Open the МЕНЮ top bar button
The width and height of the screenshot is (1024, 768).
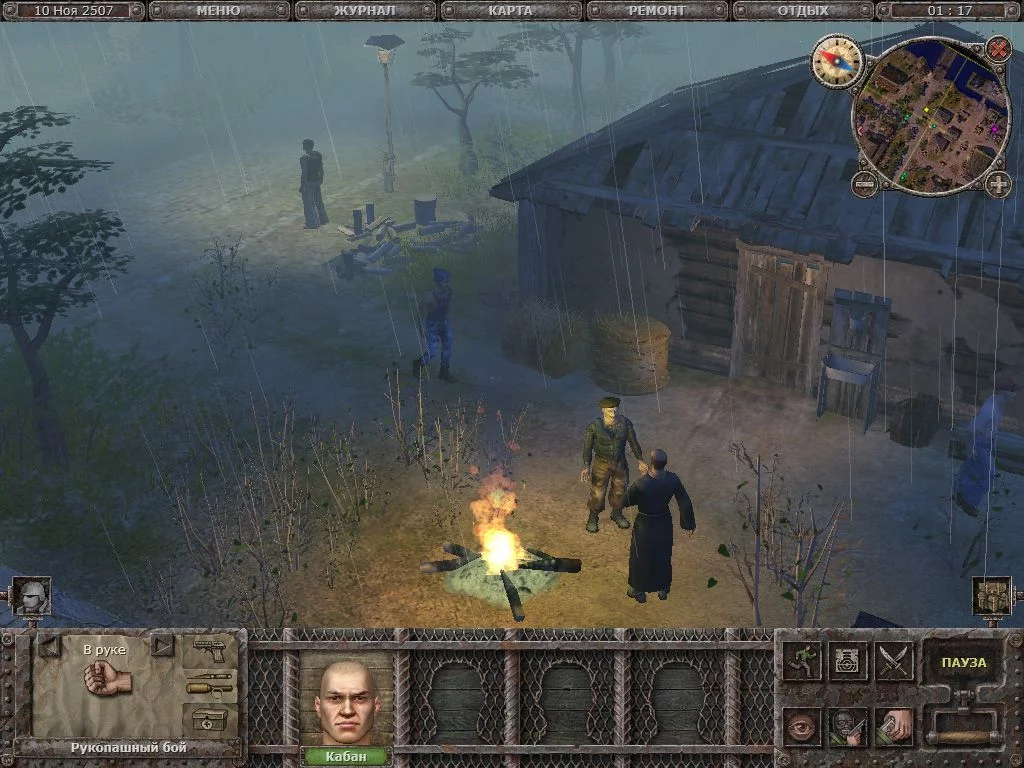(218, 11)
